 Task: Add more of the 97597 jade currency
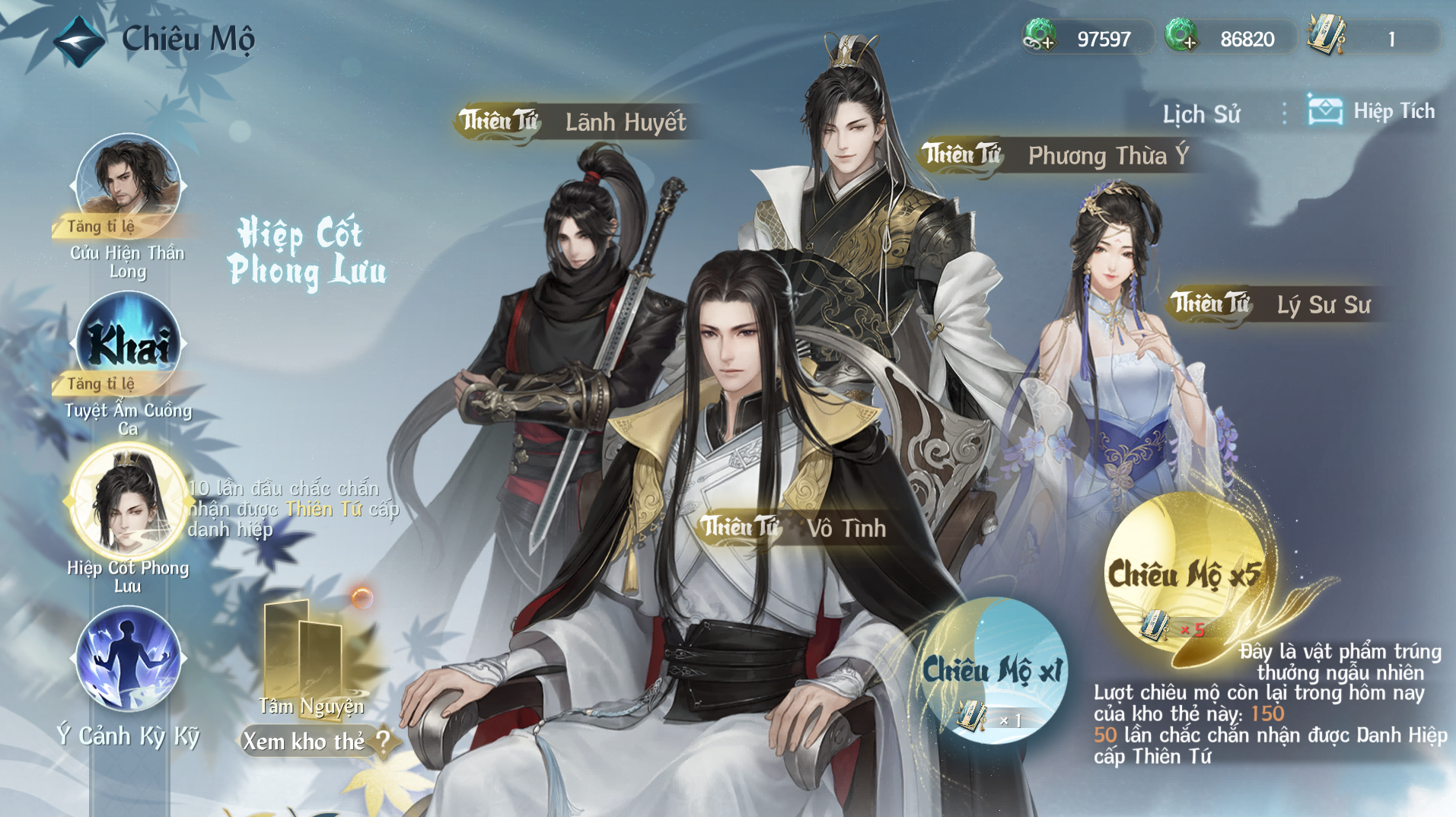1040,37
